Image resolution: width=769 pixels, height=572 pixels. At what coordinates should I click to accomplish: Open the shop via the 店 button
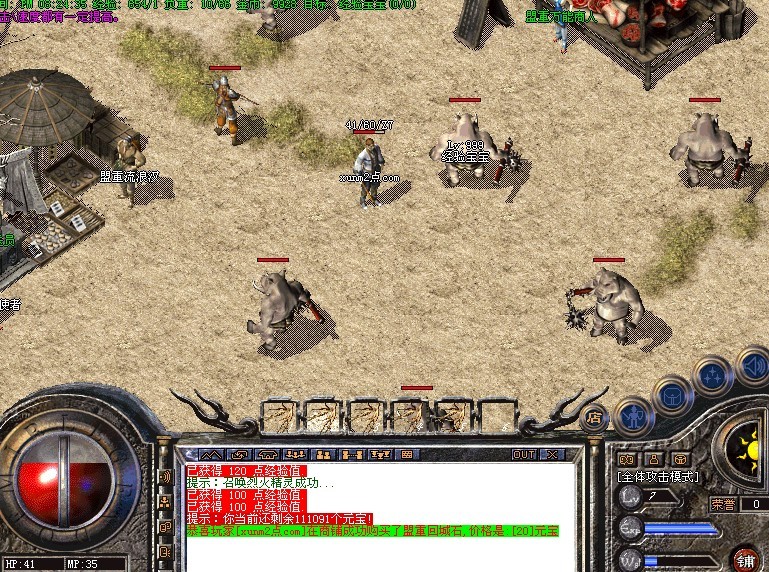click(x=596, y=415)
